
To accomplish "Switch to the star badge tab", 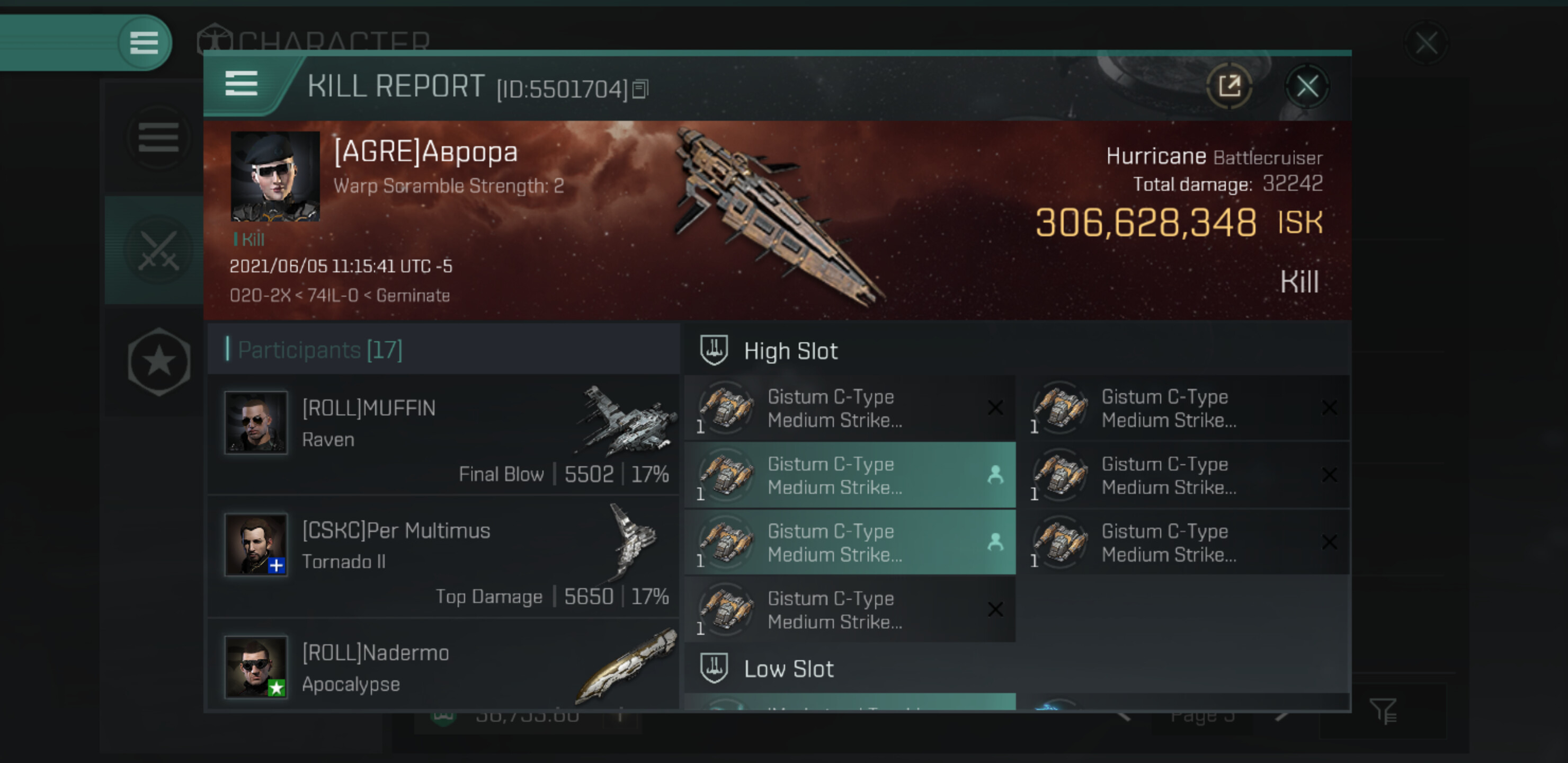I will 159,362.
